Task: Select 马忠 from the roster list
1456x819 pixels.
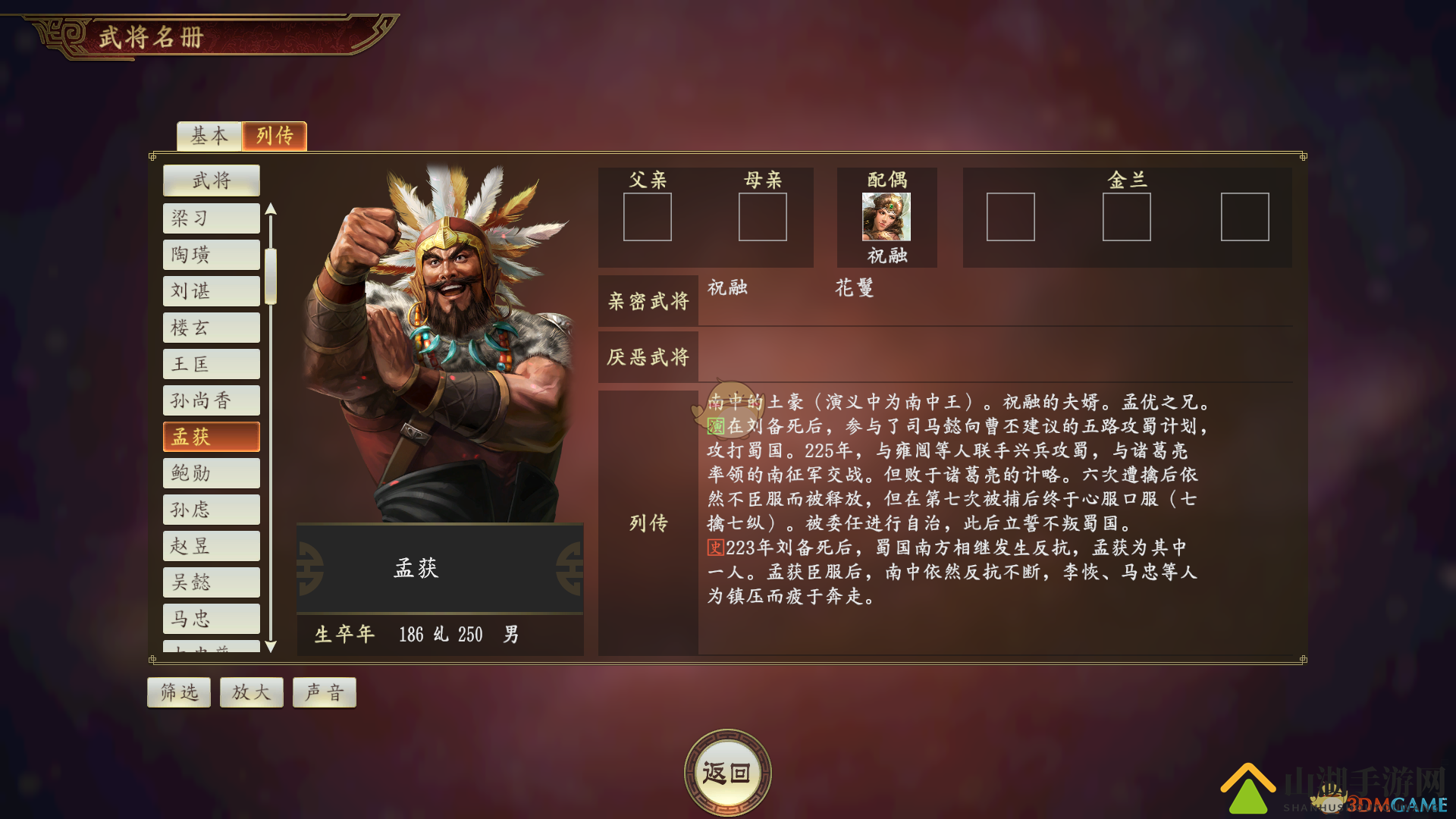Action: click(211, 618)
